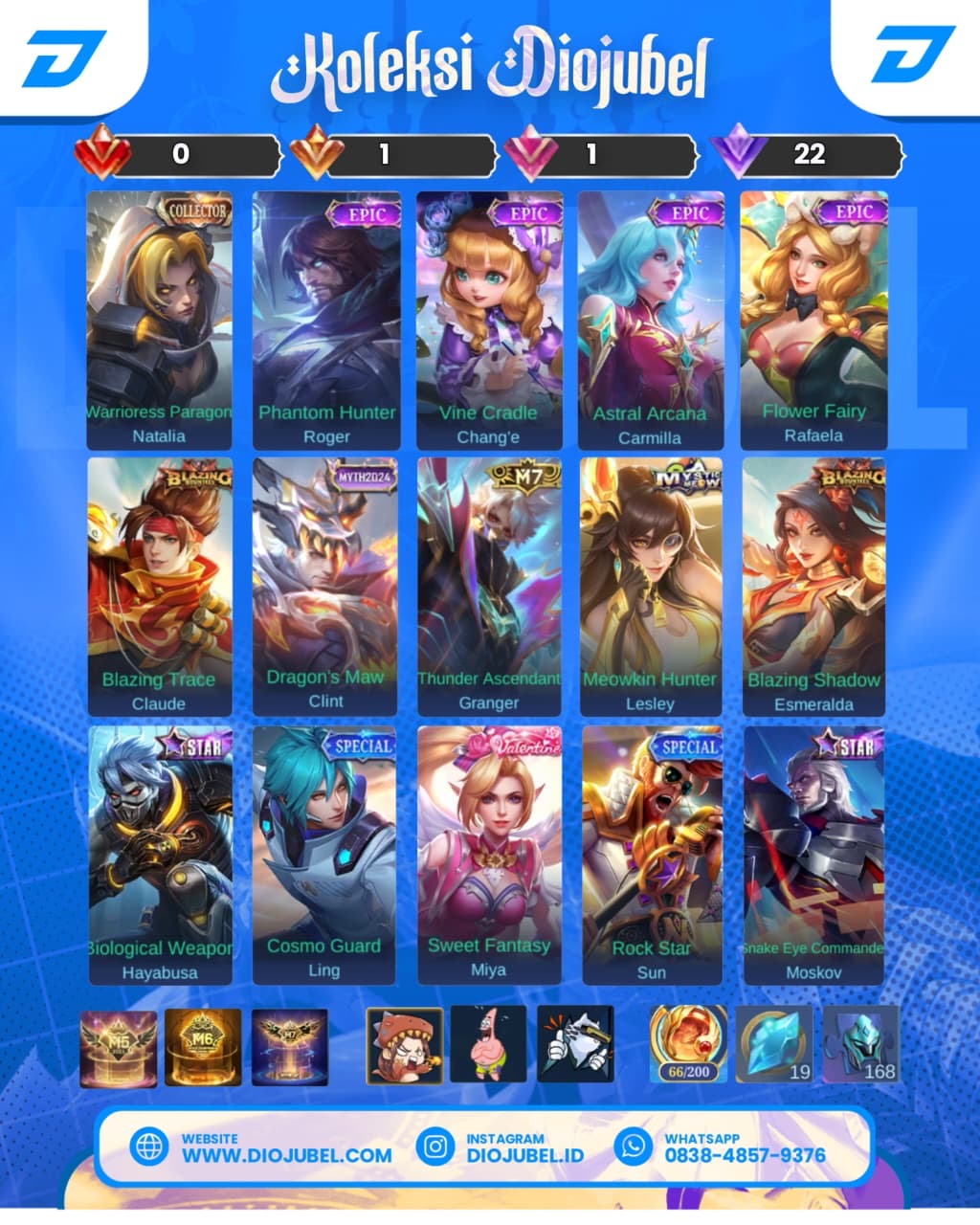This screenshot has height=1225, width=980.
Task: Choose the Phantom Hunter Roger skin card
Action: (326, 321)
